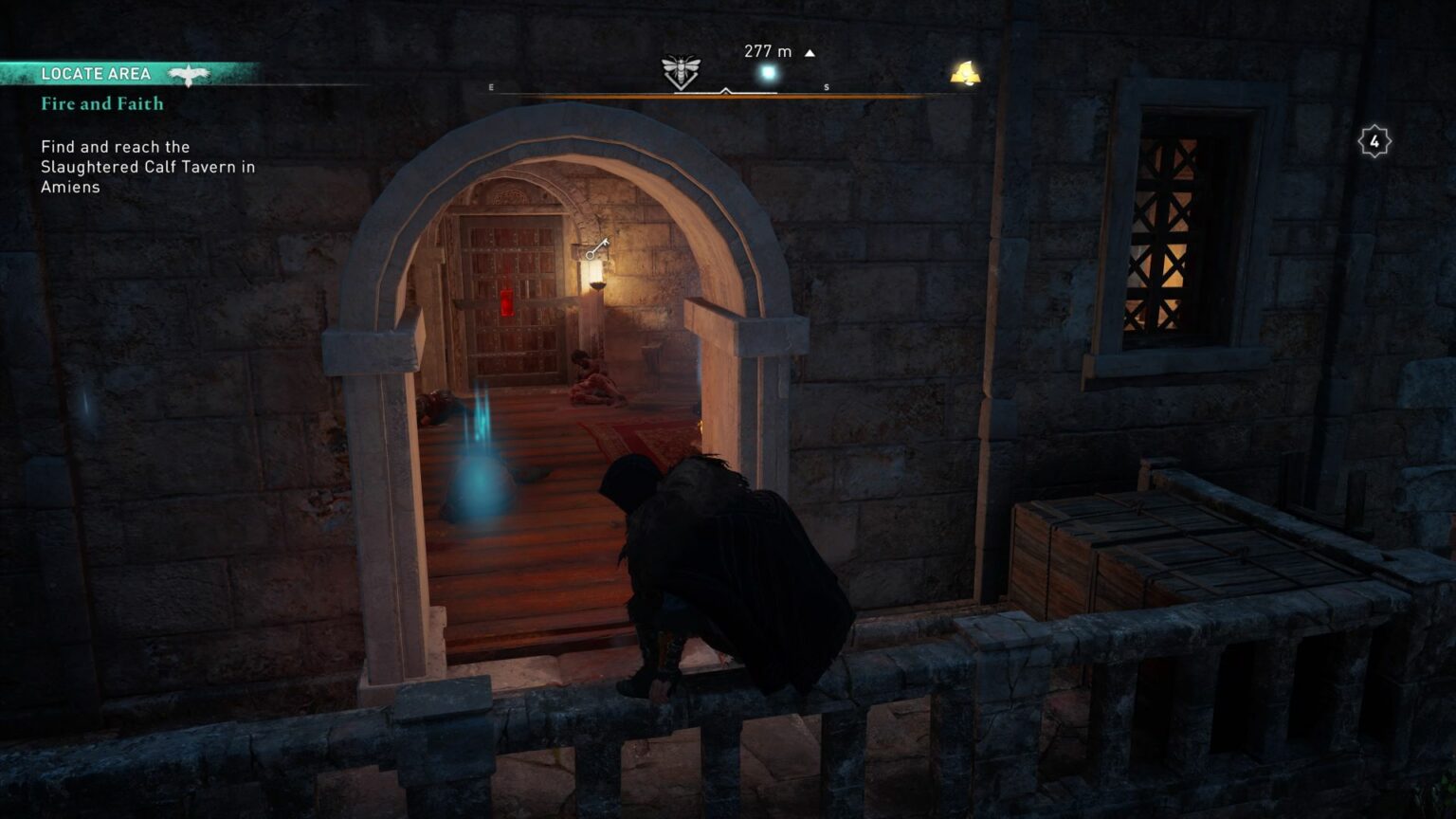Select the E cardinal marker on the compass

click(491, 85)
